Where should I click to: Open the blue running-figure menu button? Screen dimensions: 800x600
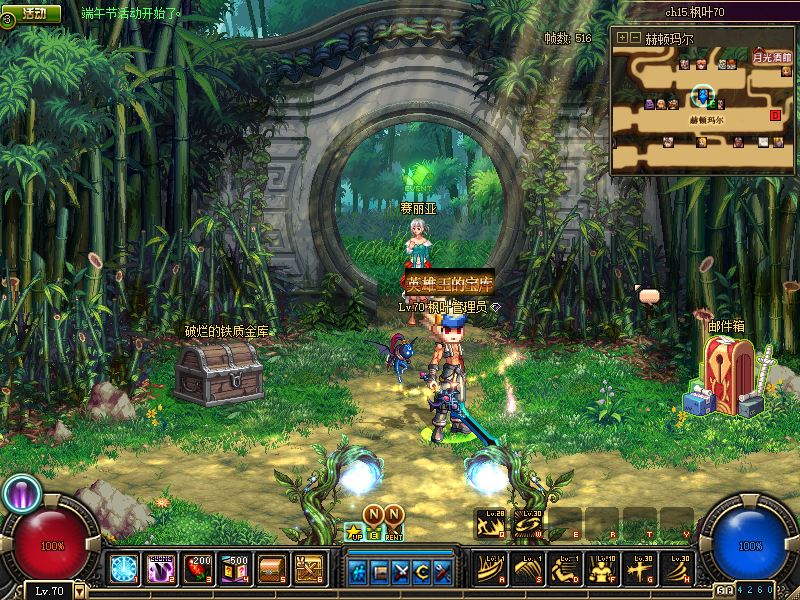(x=357, y=571)
